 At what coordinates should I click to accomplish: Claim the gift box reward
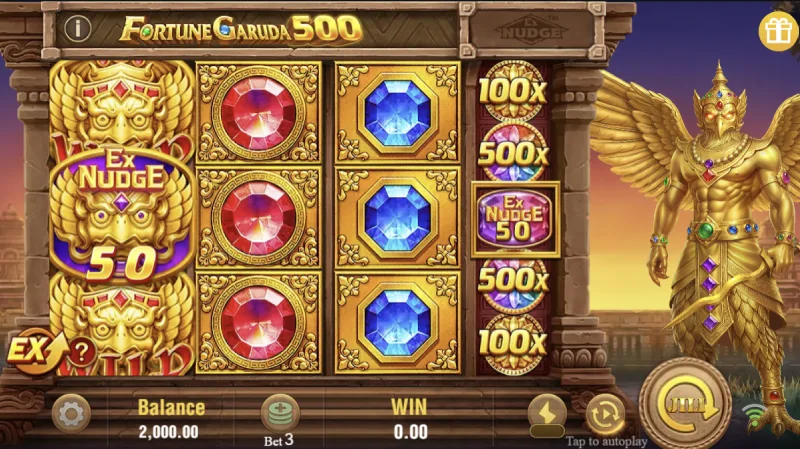[x=778, y=30]
